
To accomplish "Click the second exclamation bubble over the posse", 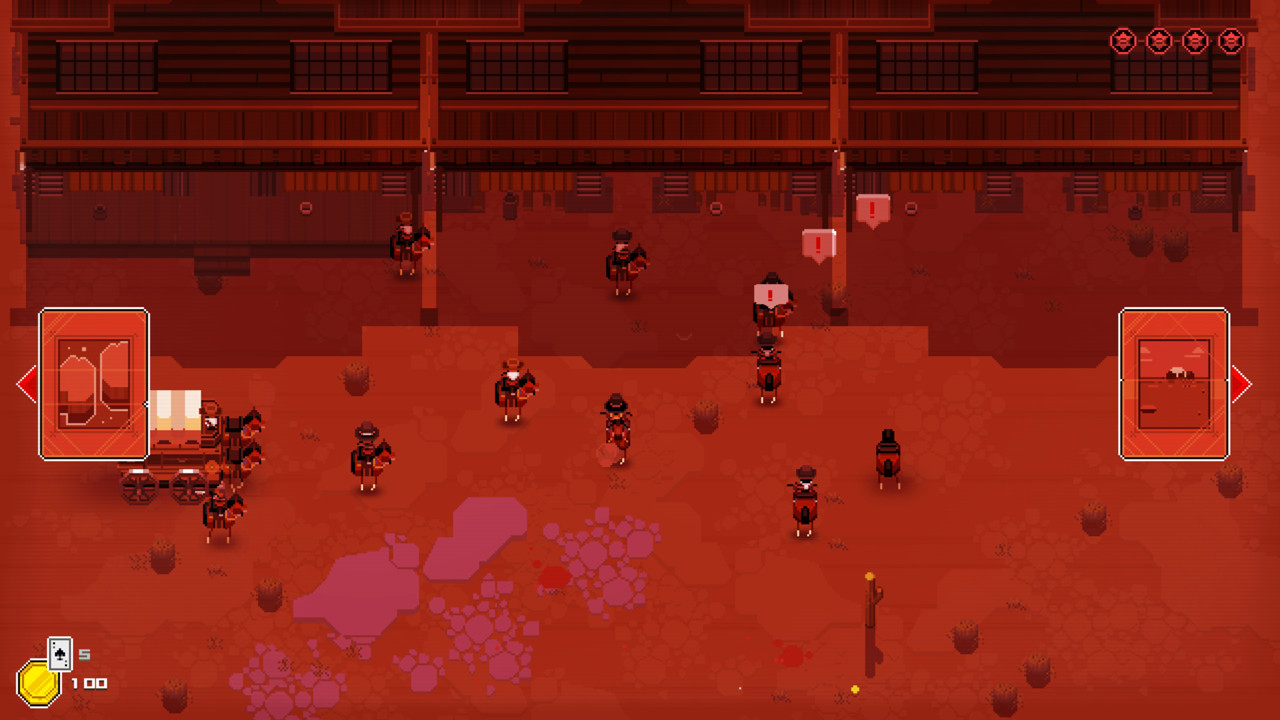I will click(818, 243).
